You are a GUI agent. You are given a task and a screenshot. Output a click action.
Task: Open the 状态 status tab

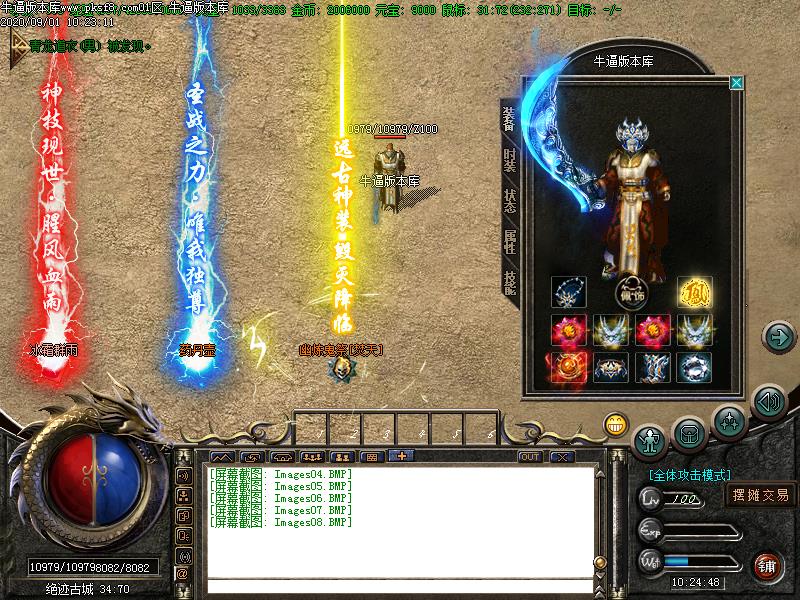click(510, 200)
